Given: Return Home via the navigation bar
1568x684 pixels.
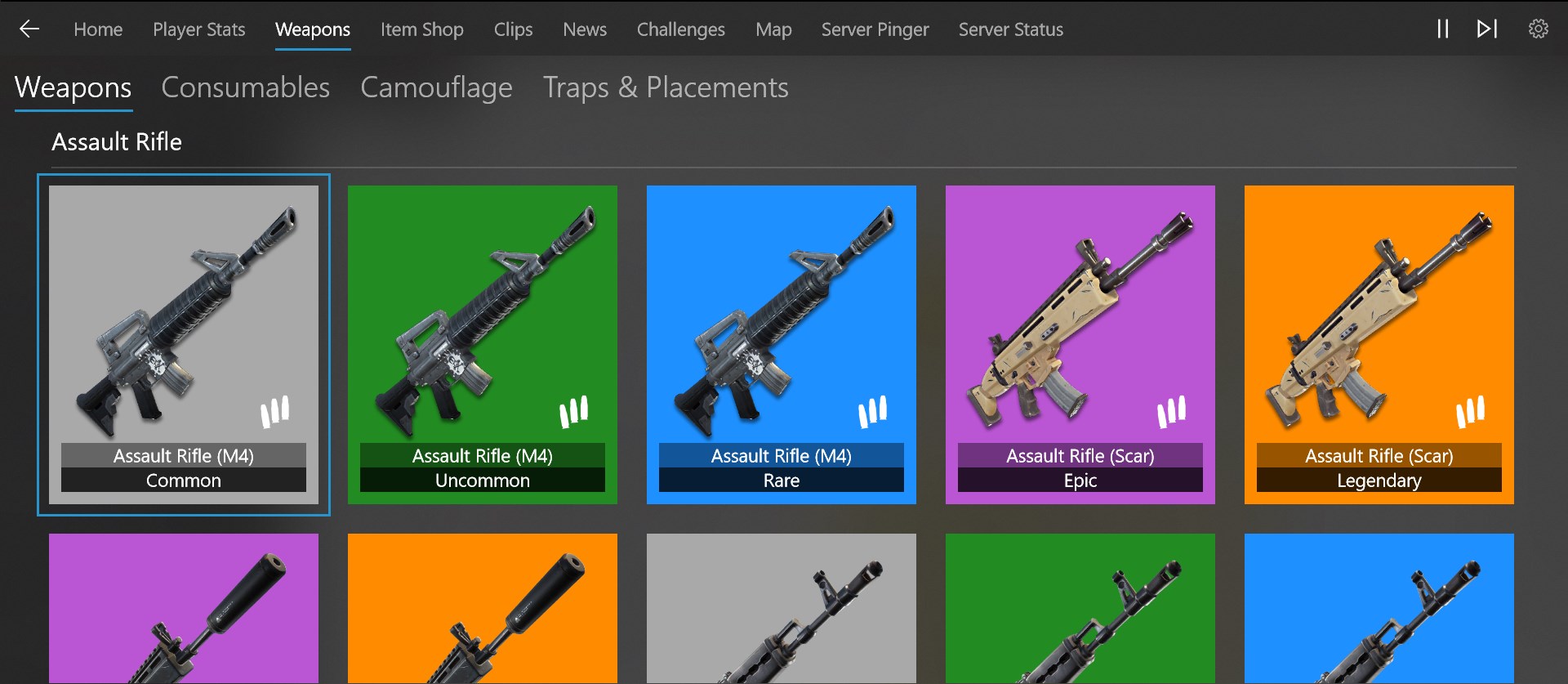Looking at the screenshot, I should [x=98, y=29].
